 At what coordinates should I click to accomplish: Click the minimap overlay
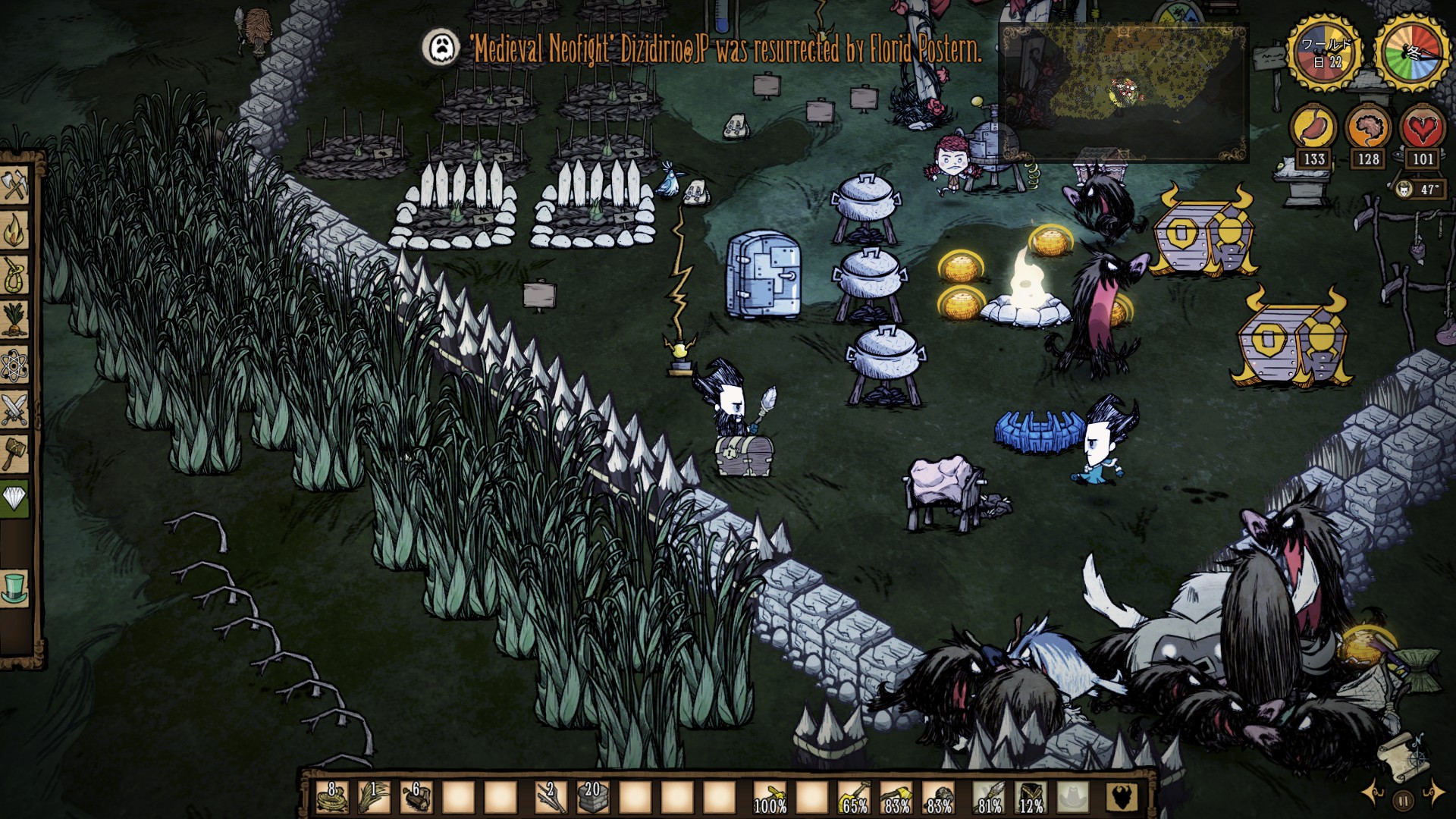point(1123,93)
